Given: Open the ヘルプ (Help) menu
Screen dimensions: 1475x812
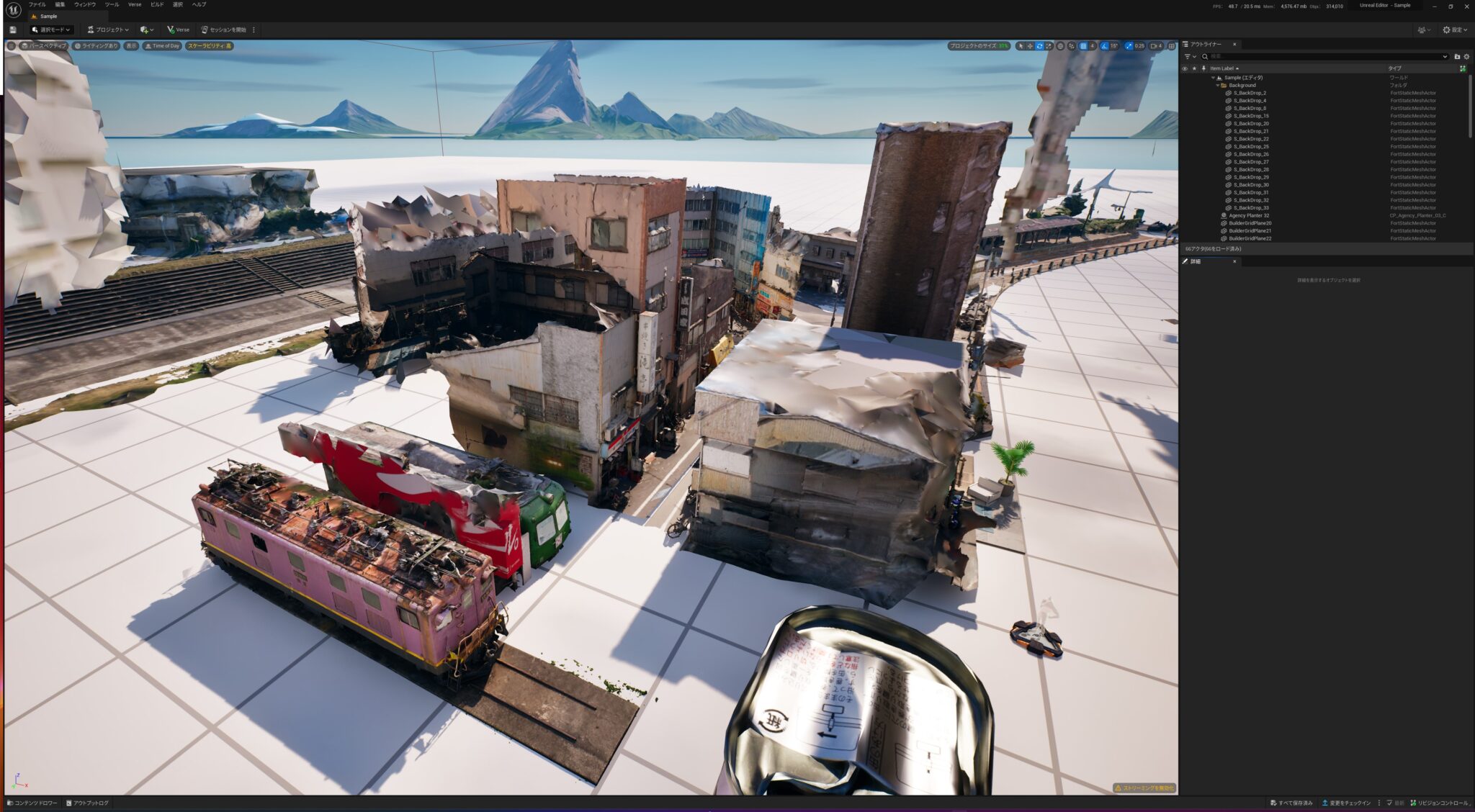Looking at the screenshot, I should click(199, 4).
